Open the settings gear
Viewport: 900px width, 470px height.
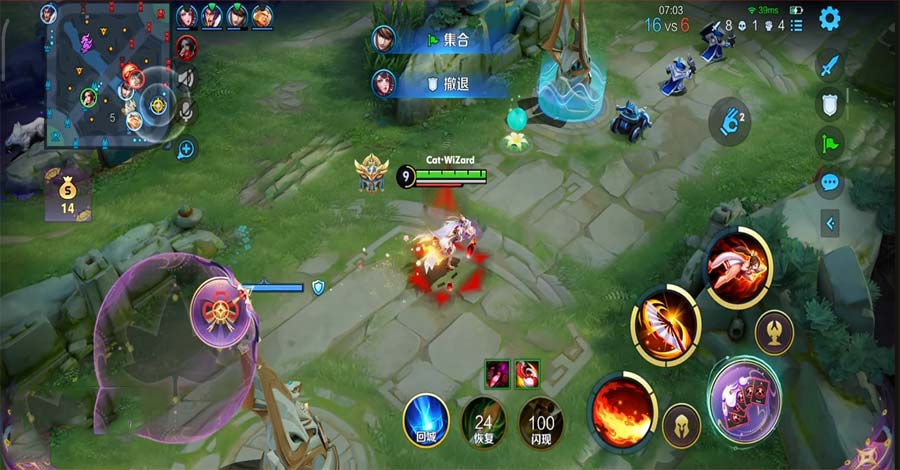point(829,18)
